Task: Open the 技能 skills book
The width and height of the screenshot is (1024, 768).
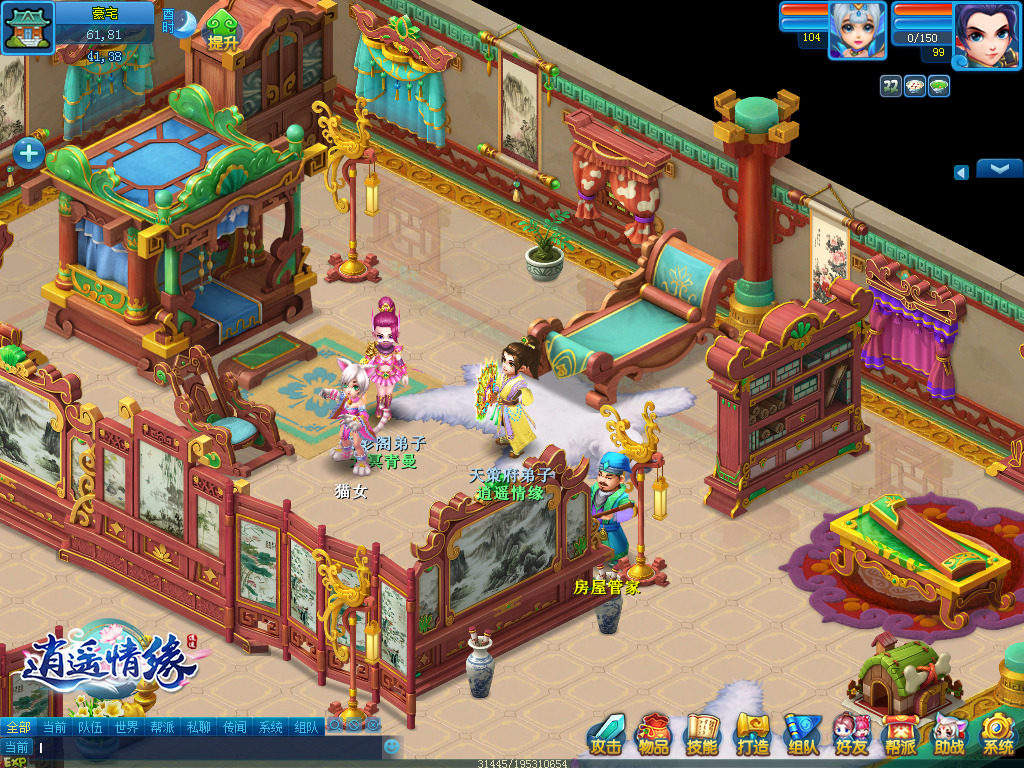Action: (x=702, y=735)
